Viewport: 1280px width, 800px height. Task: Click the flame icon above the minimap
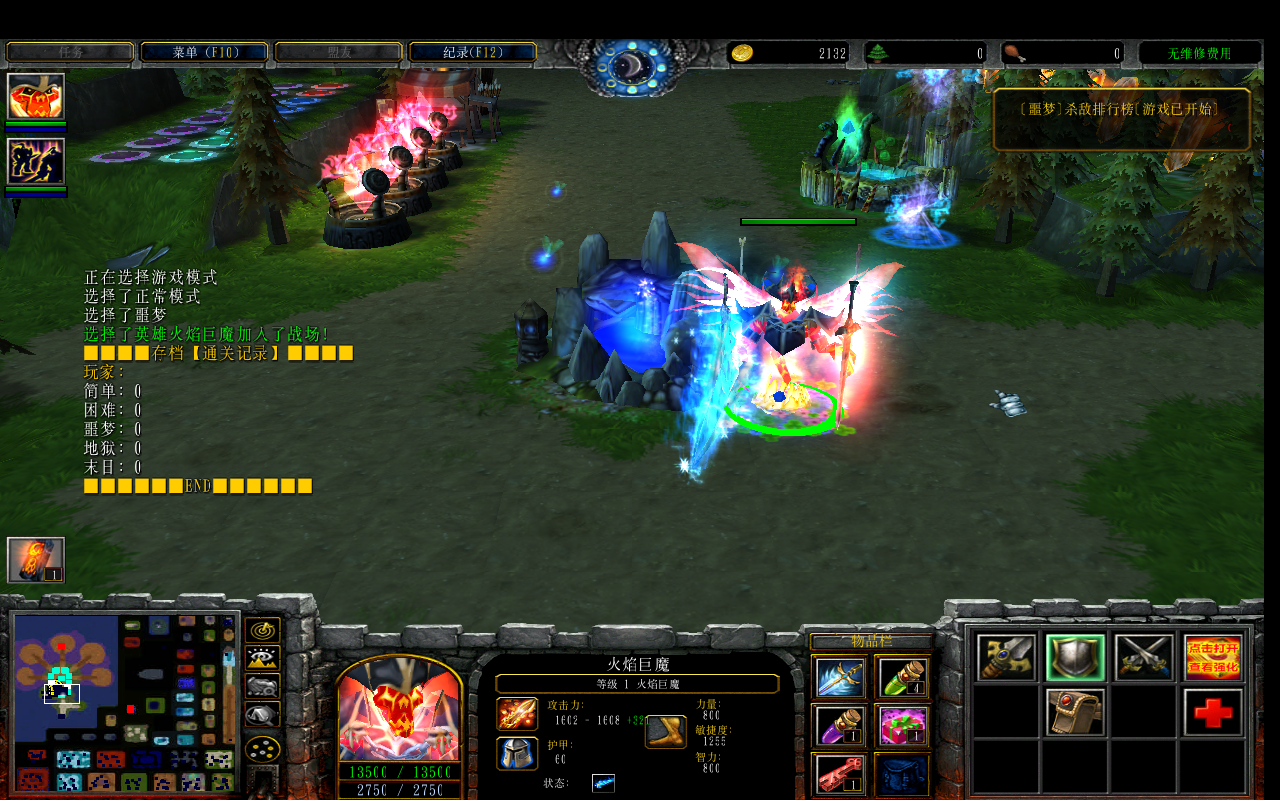click(x=36, y=560)
